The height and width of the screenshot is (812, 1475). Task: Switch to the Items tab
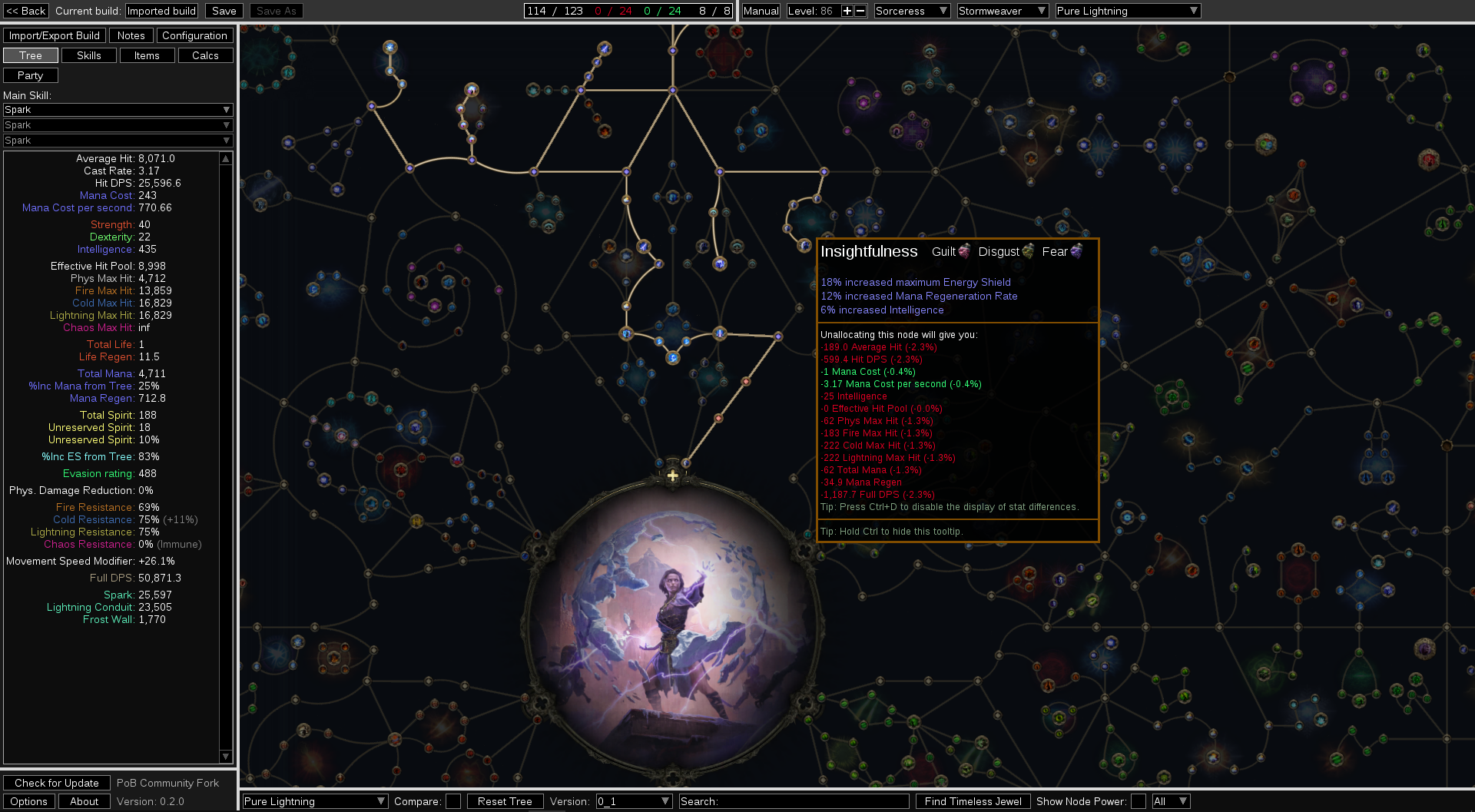click(x=147, y=55)
